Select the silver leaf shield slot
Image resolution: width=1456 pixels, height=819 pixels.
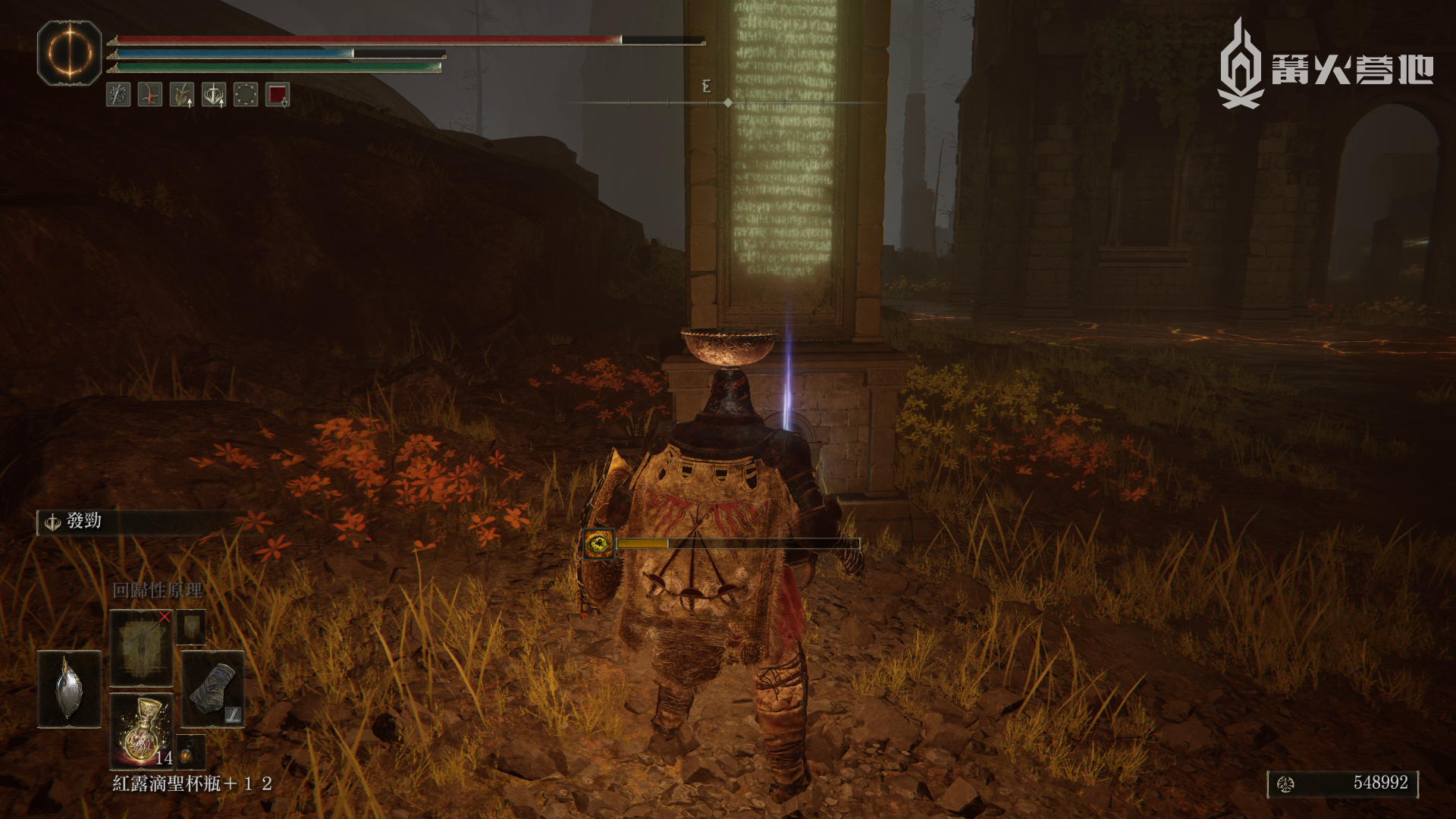click(x=69, y=689)
